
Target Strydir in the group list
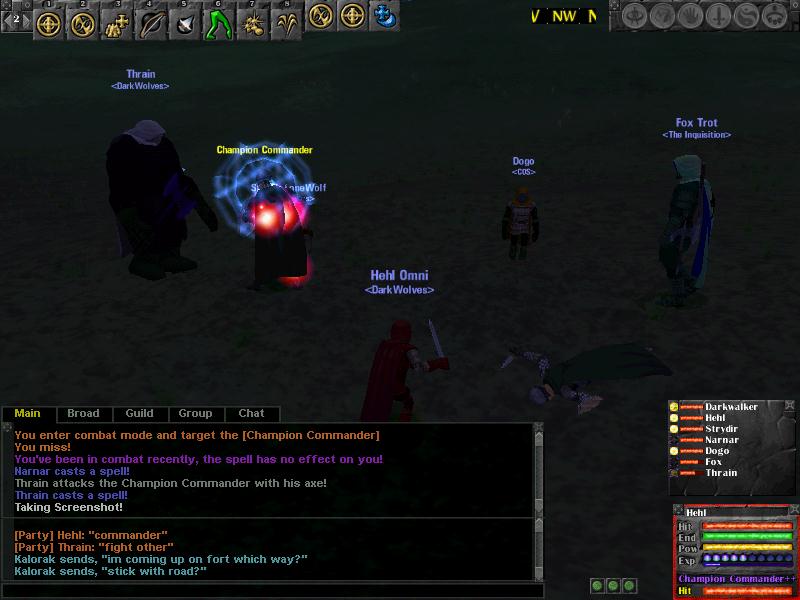click(721, 429)
